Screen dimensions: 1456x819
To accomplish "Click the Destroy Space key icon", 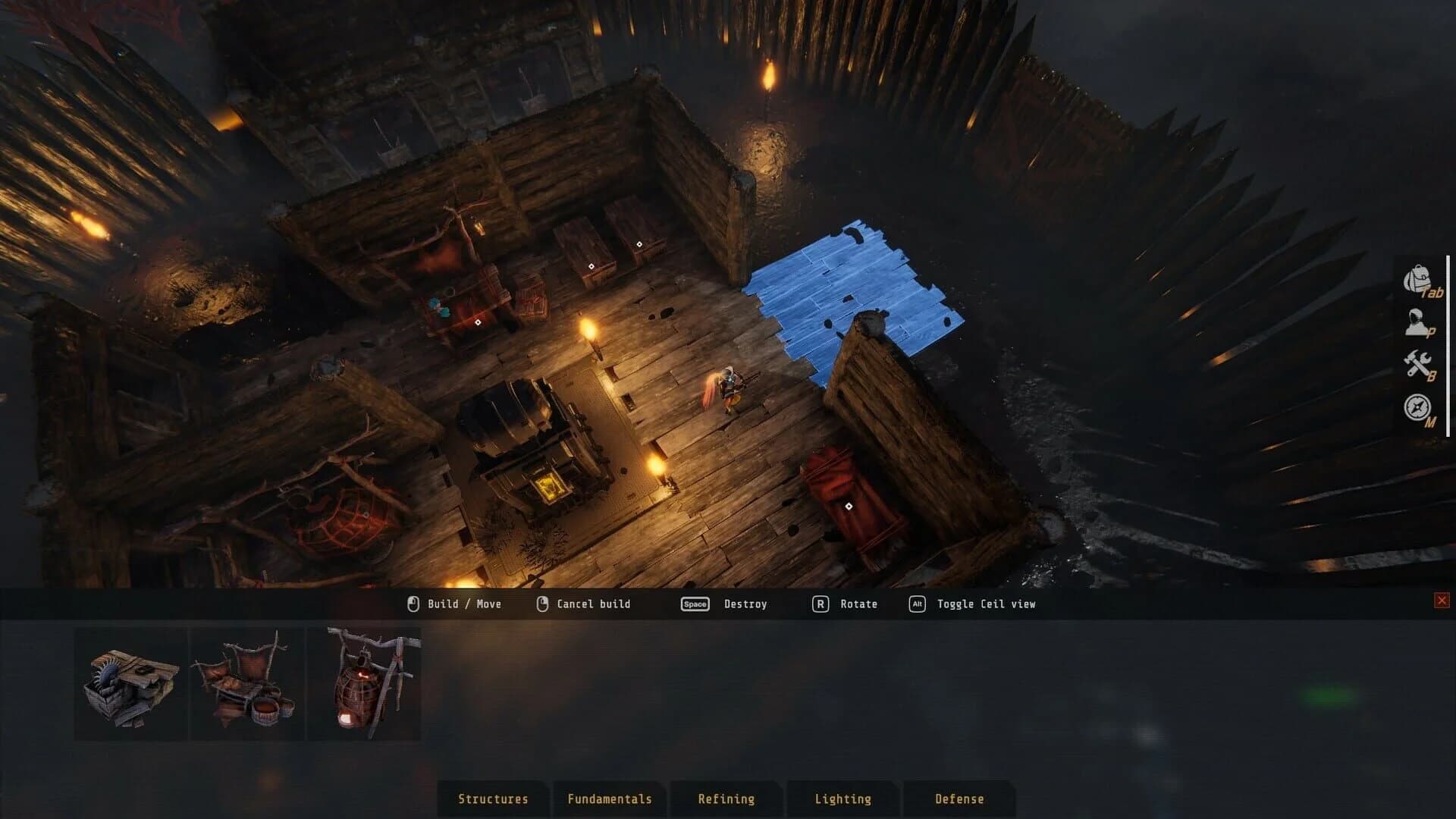I will coord(694,604).
